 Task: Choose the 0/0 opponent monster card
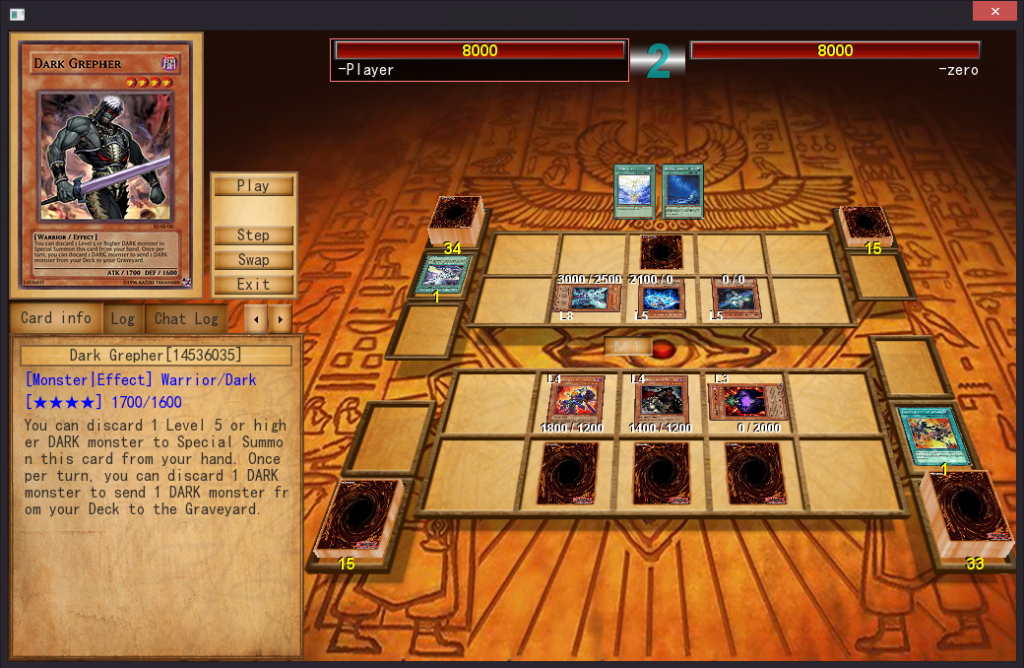click(x=735, y=299)
